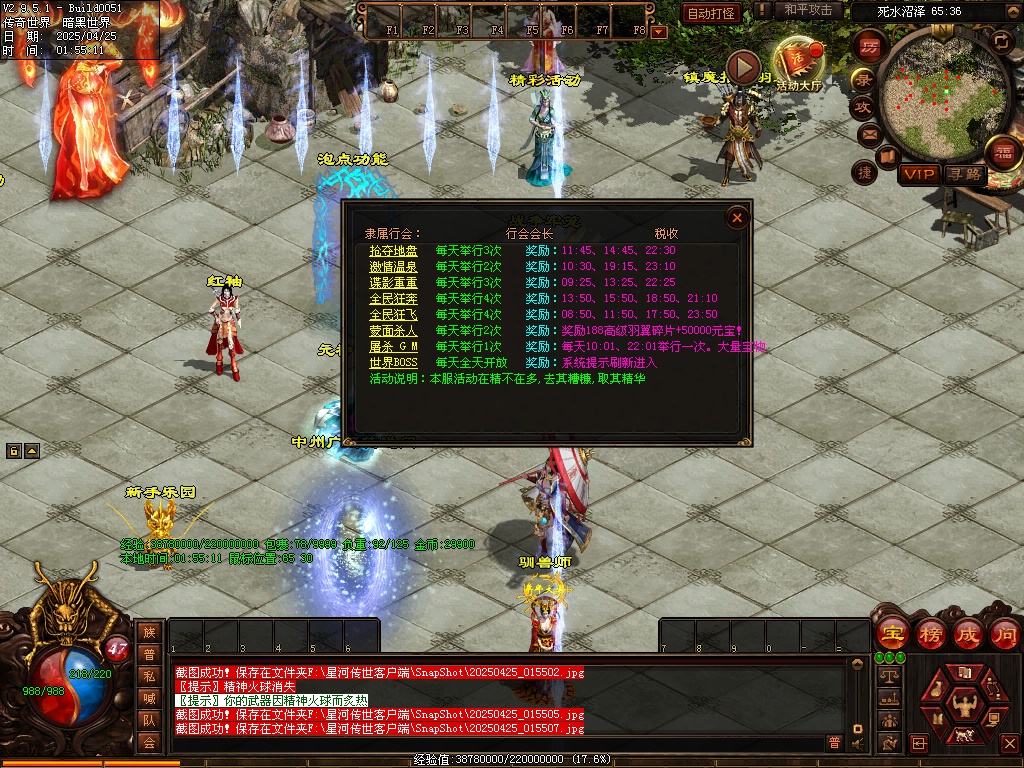Toggle the 自动打怪 auto-fight button

pyautogui.click(x=711, y=13)
